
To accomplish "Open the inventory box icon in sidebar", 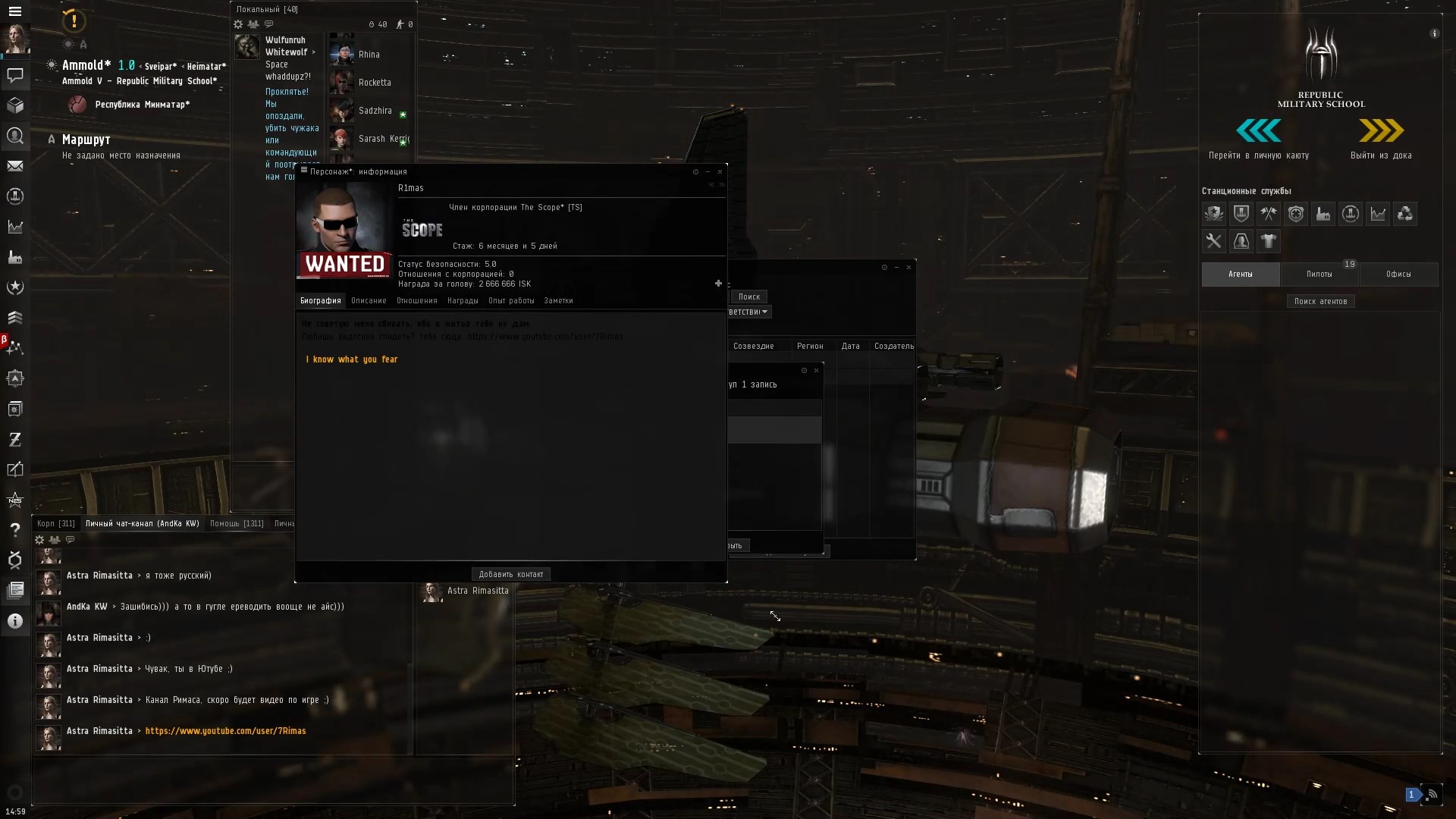I will pyautogui.click(x=15, y=106).
